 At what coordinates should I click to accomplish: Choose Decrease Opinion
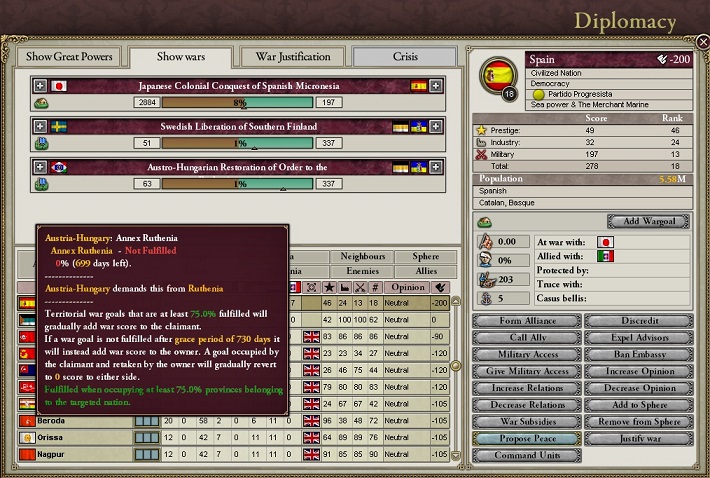pos(637,388)
